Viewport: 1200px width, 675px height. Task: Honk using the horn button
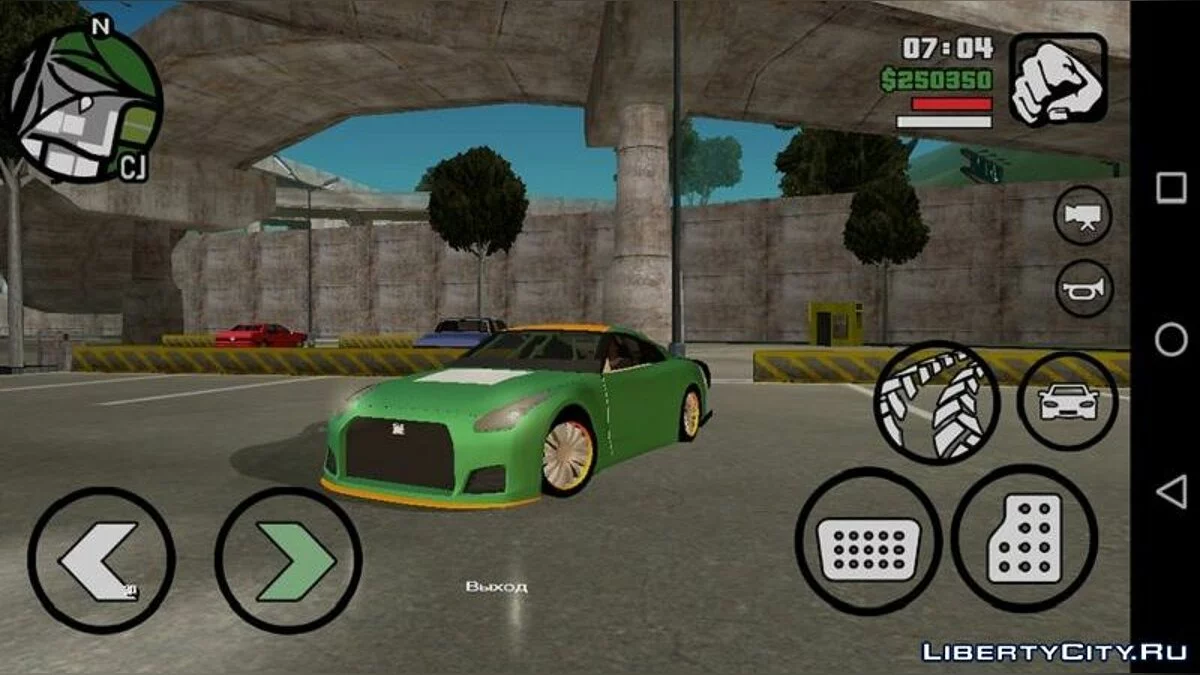coord(1083,289)
